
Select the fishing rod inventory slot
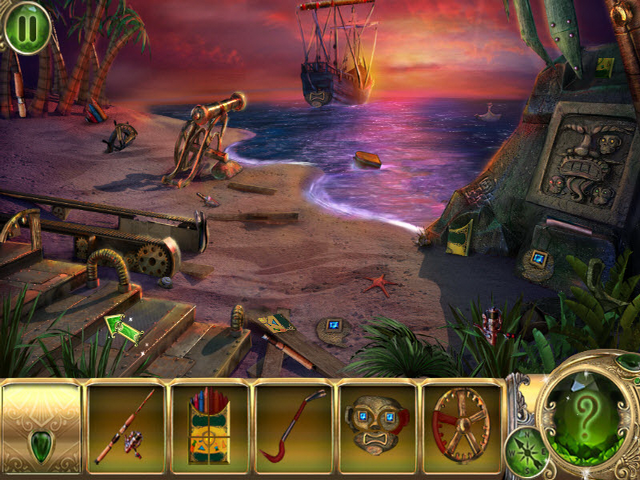[x=126, y=427]
